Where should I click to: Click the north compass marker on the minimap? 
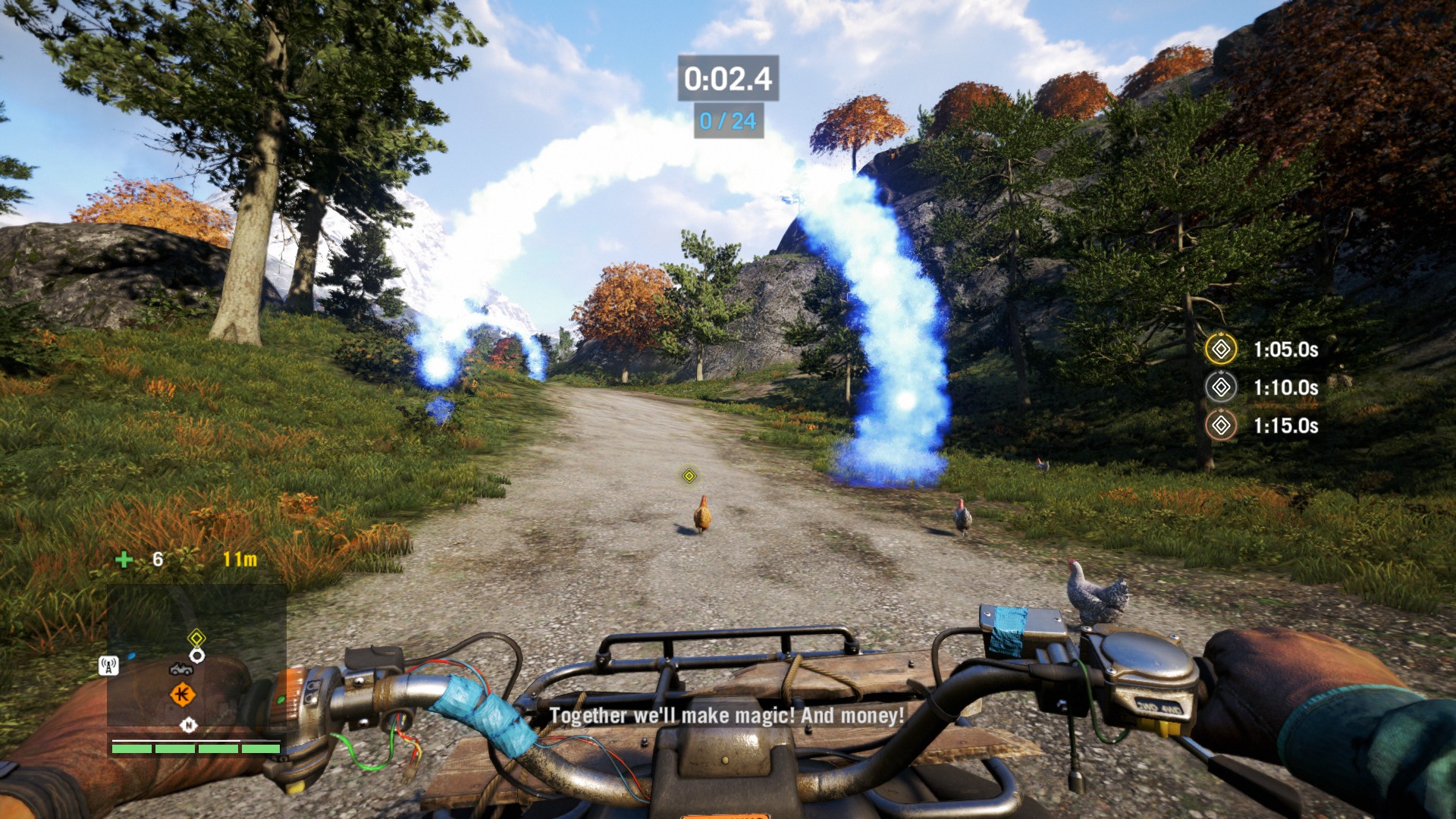point(188,725)
